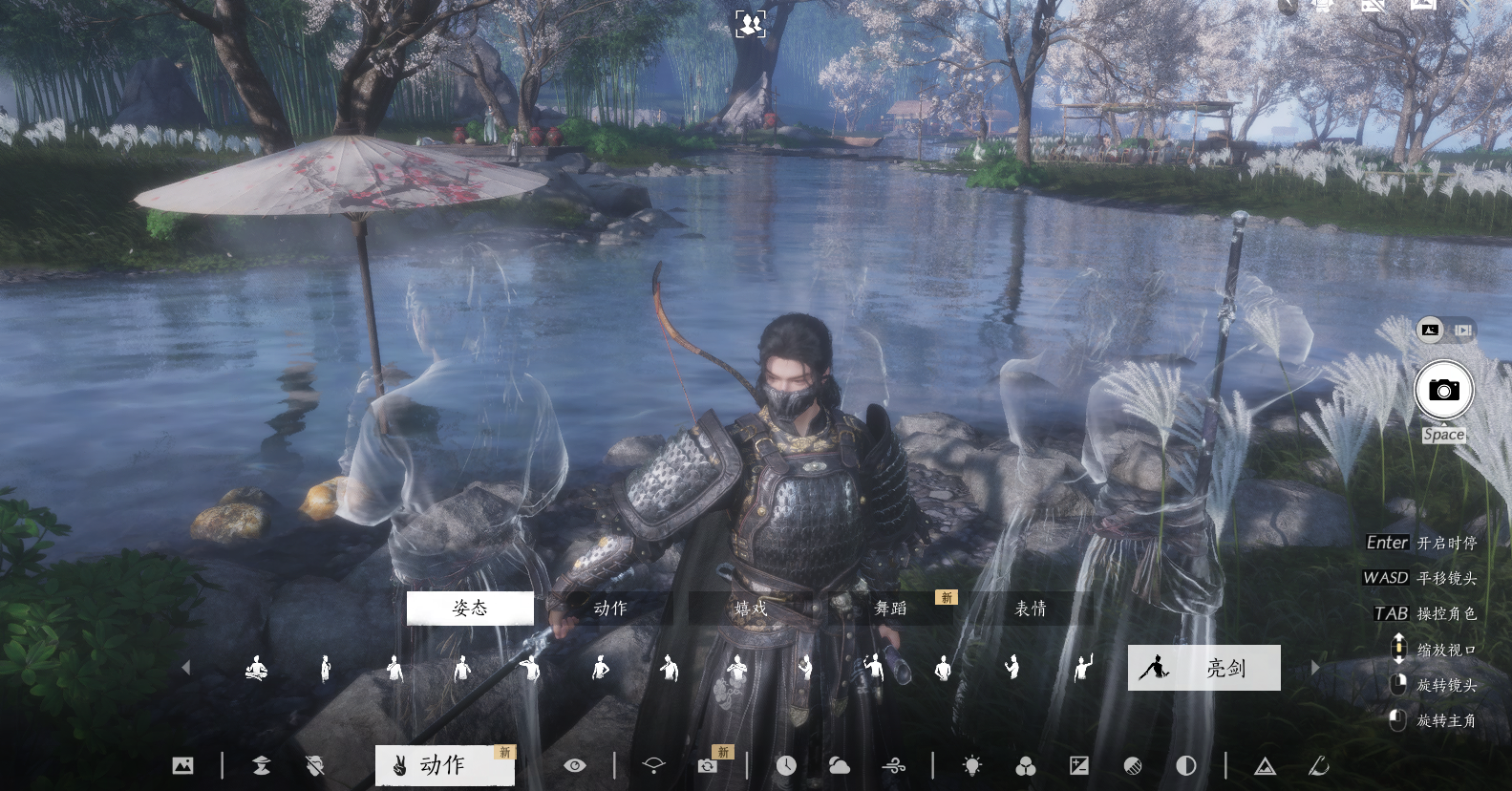
Task: Switch to the 动作 actions tab
Action: point(610,609)
